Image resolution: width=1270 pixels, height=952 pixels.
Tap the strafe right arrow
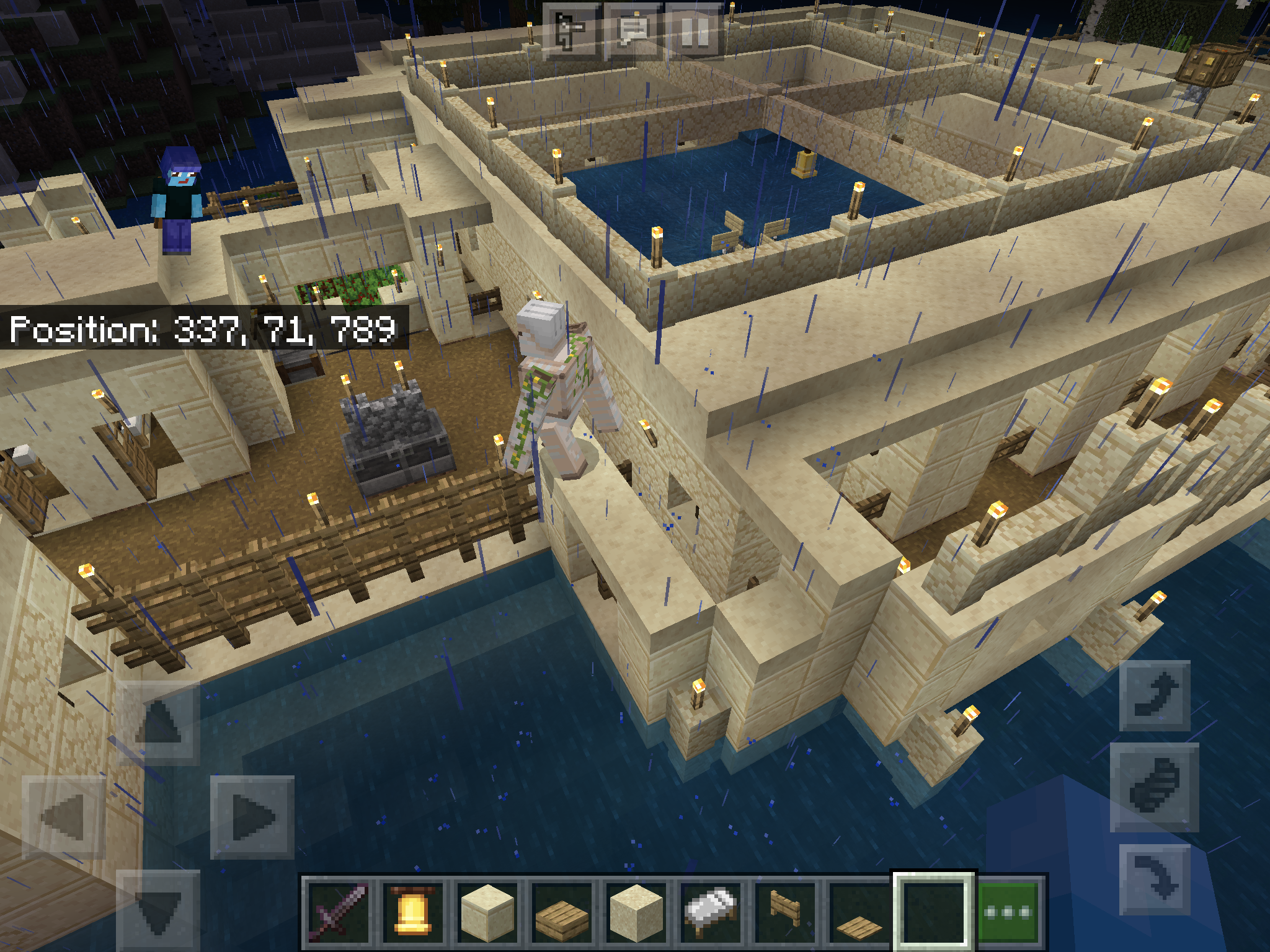click(252, 817)
